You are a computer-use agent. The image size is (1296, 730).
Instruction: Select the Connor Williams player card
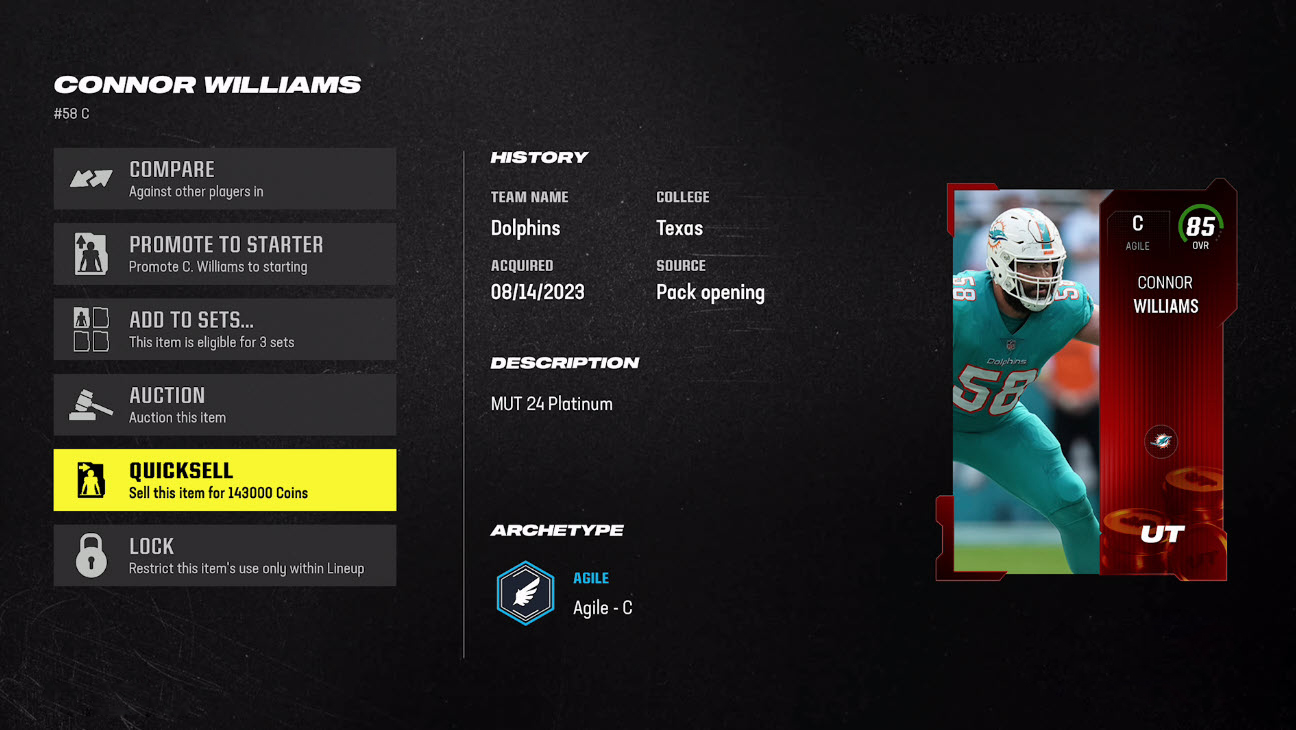1087,381
